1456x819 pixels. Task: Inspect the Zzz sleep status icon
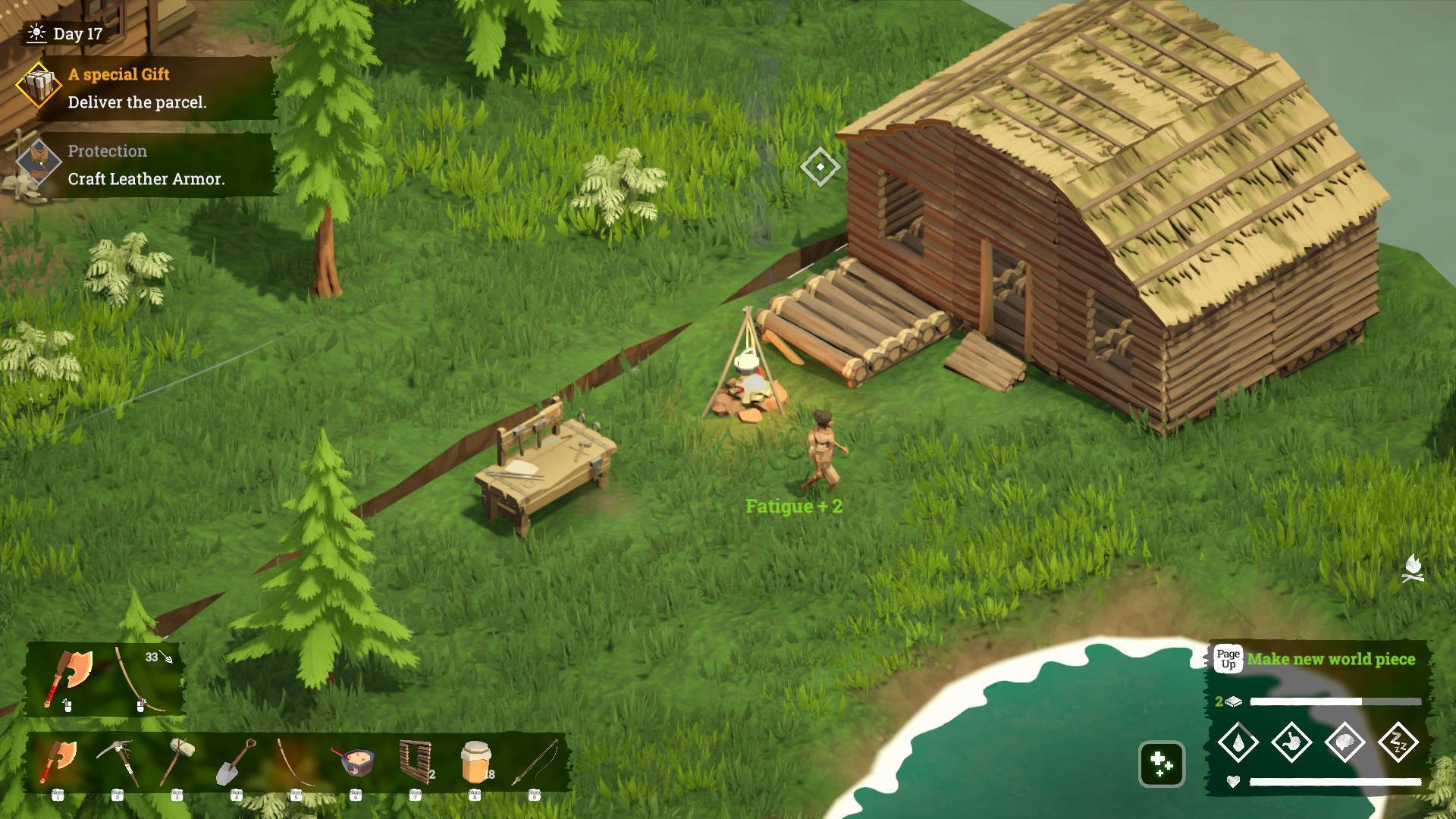point(1398,742)
